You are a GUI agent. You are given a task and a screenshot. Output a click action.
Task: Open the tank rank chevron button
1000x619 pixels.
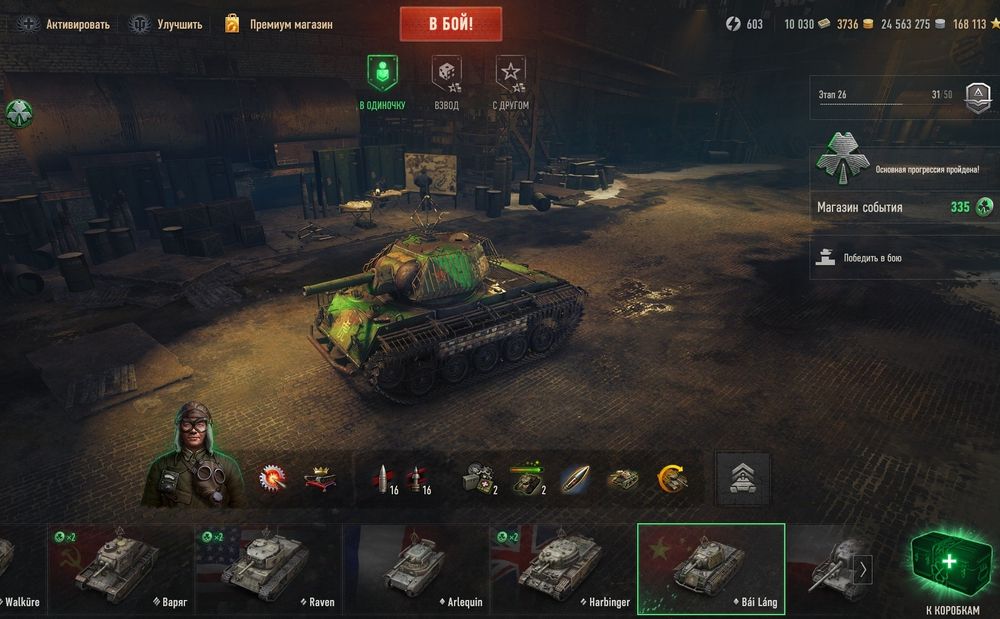pyautogui.click(x=743, y=479)
